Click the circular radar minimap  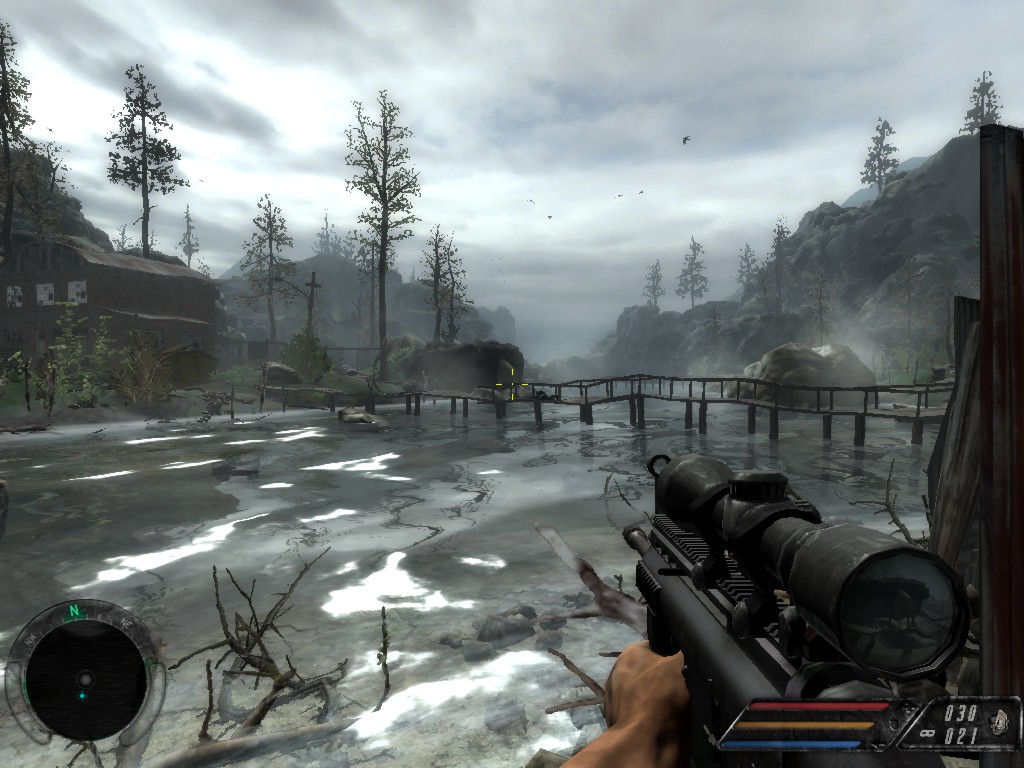coord(85,677)
